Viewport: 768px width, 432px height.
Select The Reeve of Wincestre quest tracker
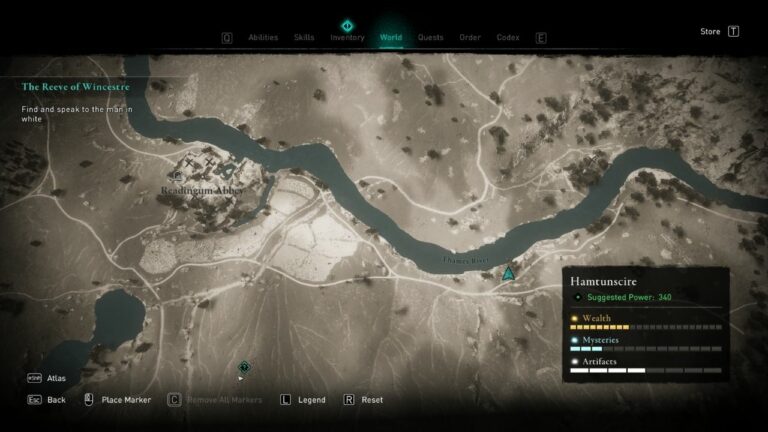tap(76, 86)
